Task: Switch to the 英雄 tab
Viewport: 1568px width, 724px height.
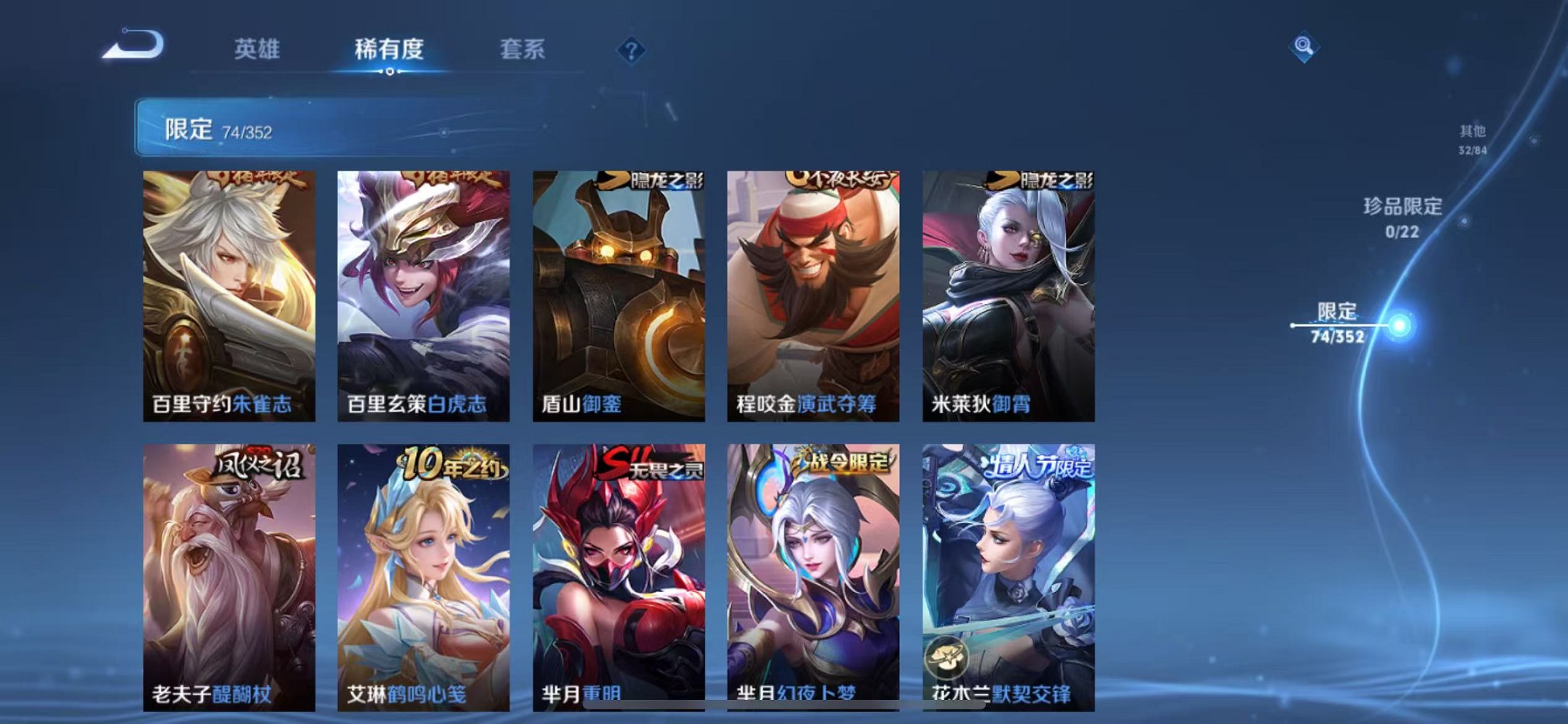Action: pos(256,50)
